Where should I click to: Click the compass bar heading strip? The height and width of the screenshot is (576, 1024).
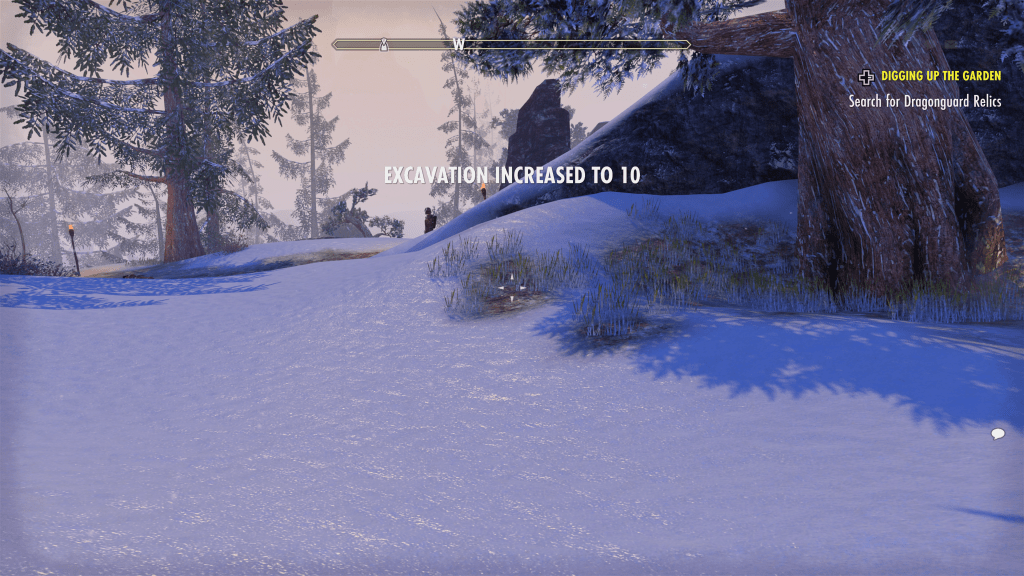pyautogui.click(x=511, y=45)
